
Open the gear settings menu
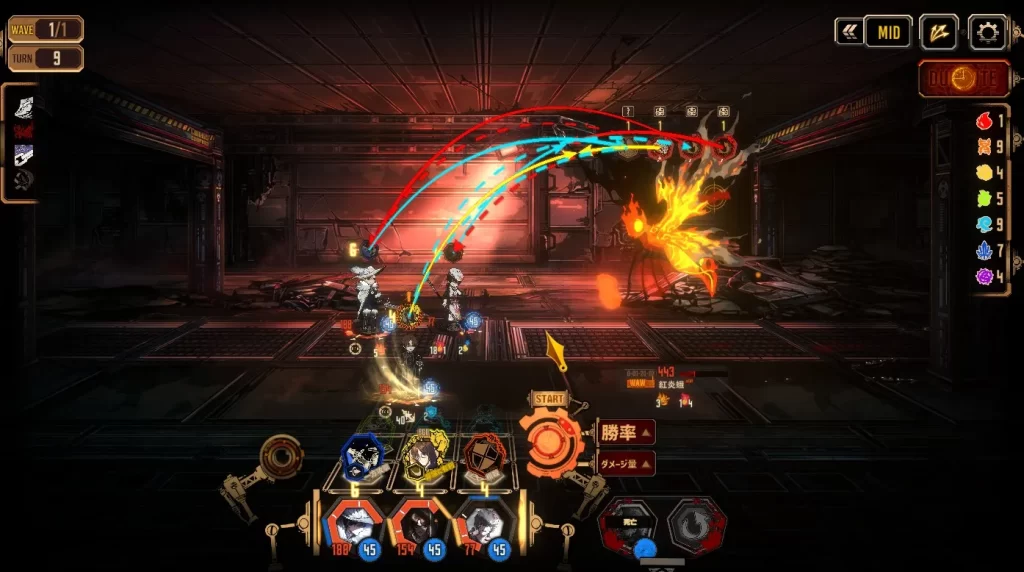click(x=987, y=32)
